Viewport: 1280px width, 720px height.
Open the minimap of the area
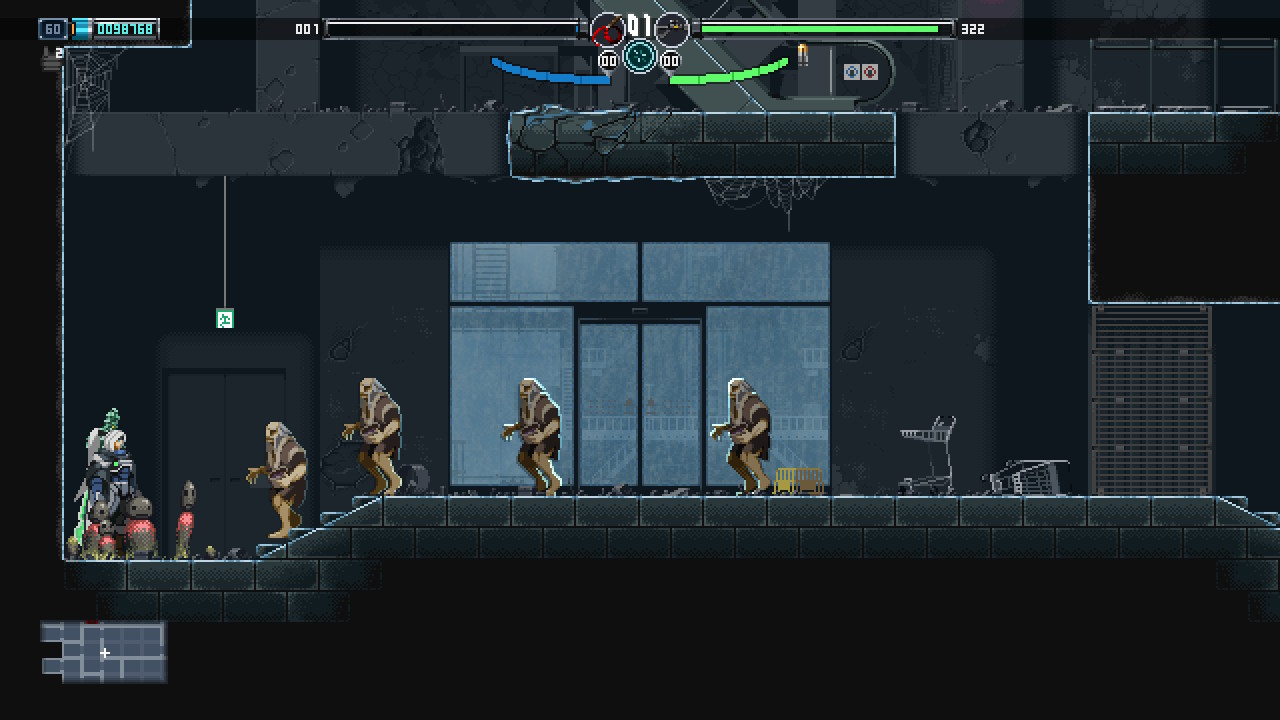tap(104, 652)
